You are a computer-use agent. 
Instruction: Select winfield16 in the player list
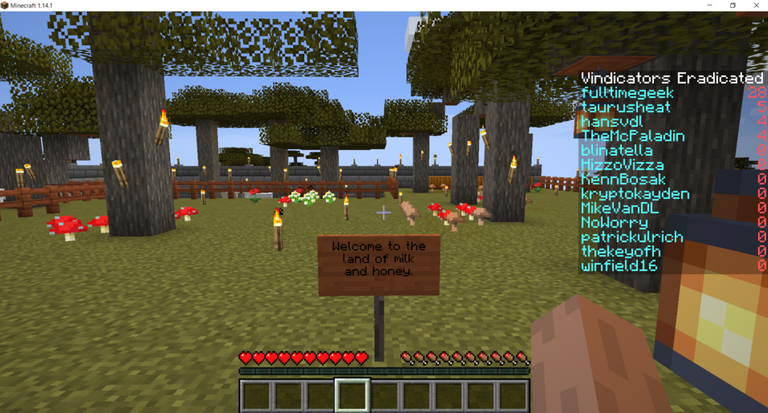click(619, 266)
